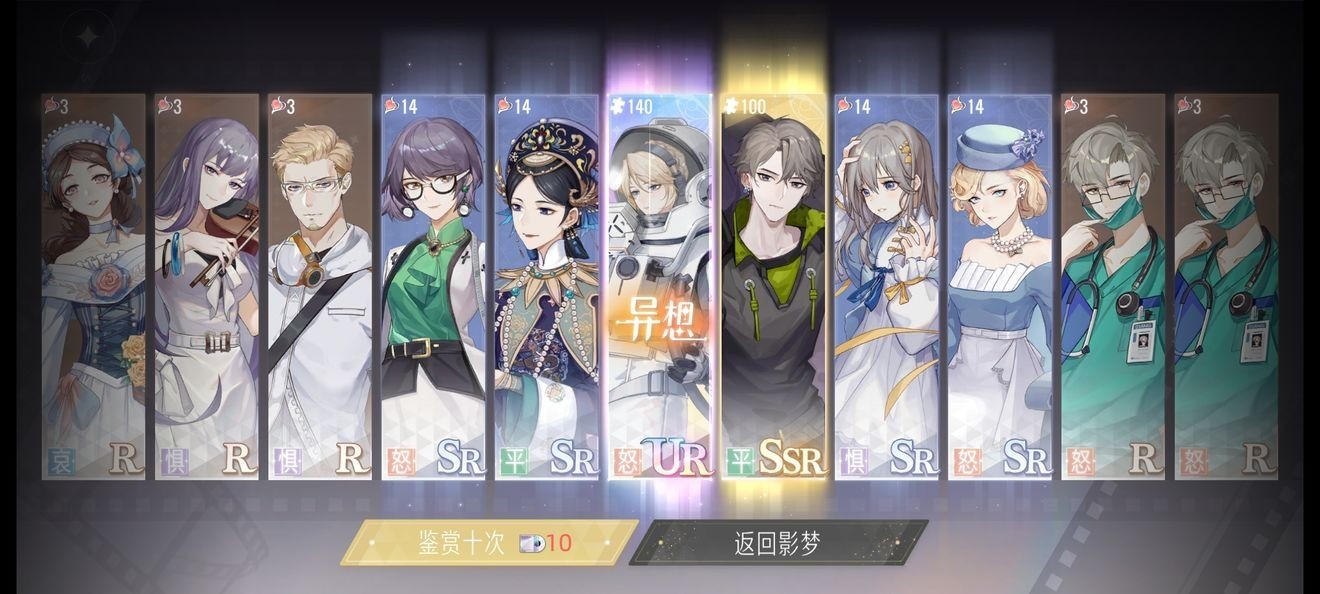Viewport: 1320px width, 594px height.
Task: Select the R violinist card
Action: pos(207,287)
